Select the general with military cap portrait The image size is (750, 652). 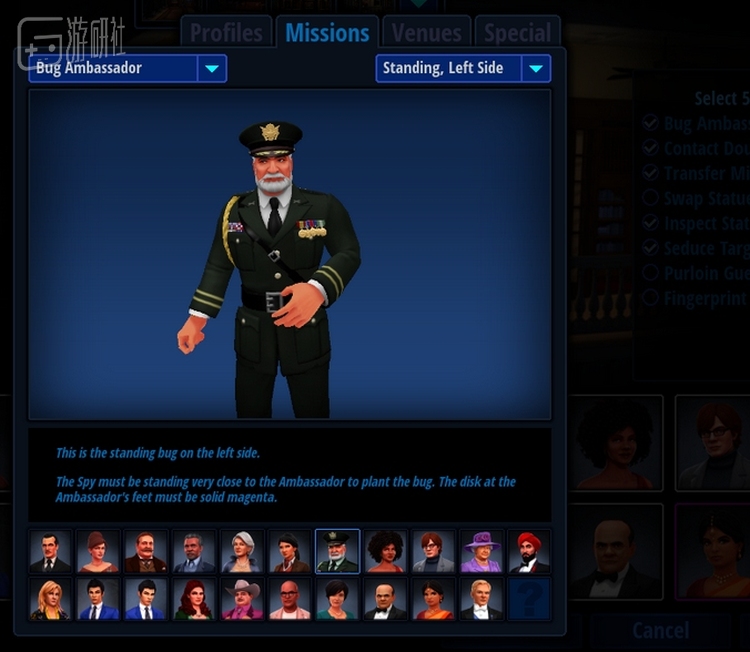[x=338, y=551]
